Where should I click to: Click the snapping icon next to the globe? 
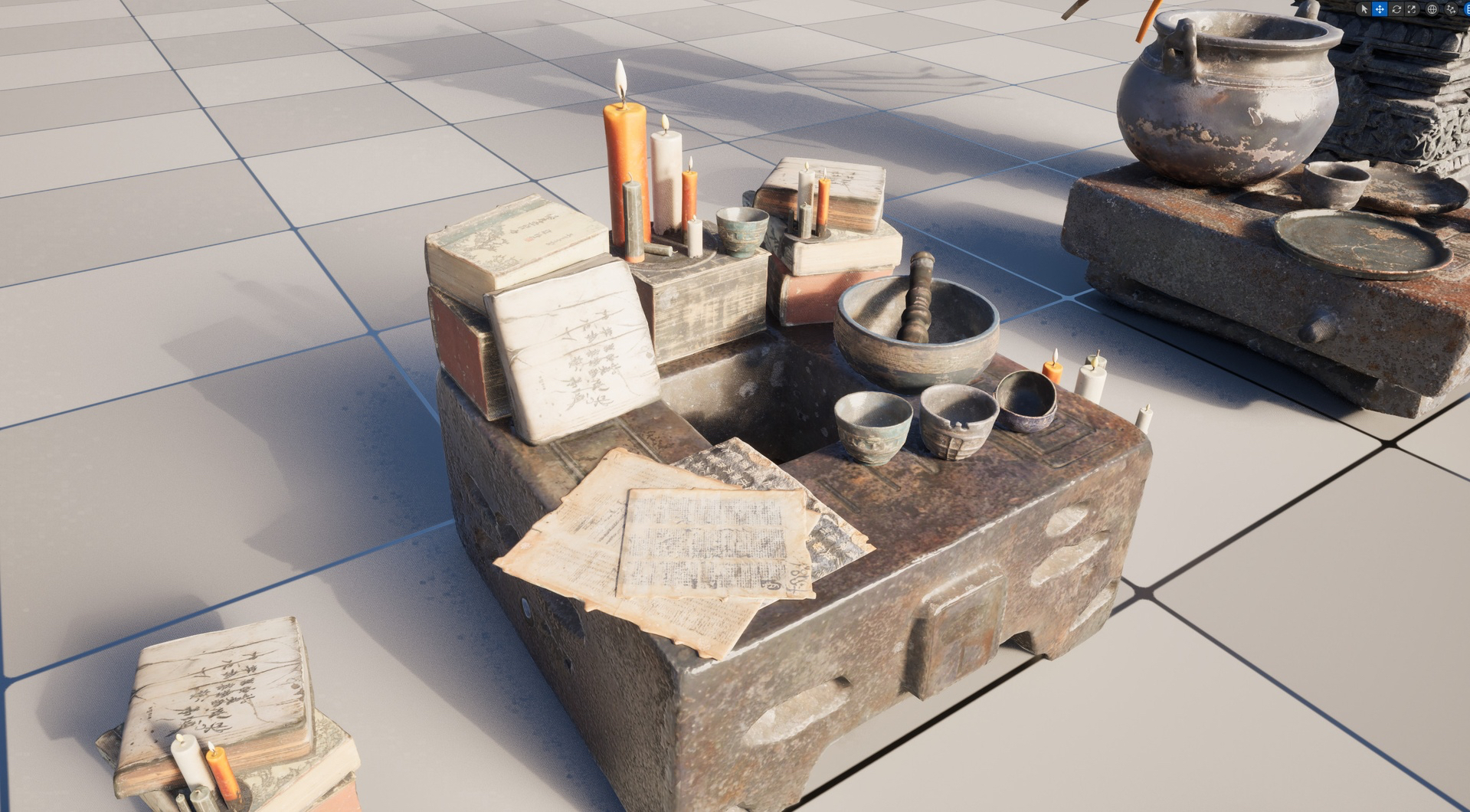pyautogui.click(x=1450, y=8)
